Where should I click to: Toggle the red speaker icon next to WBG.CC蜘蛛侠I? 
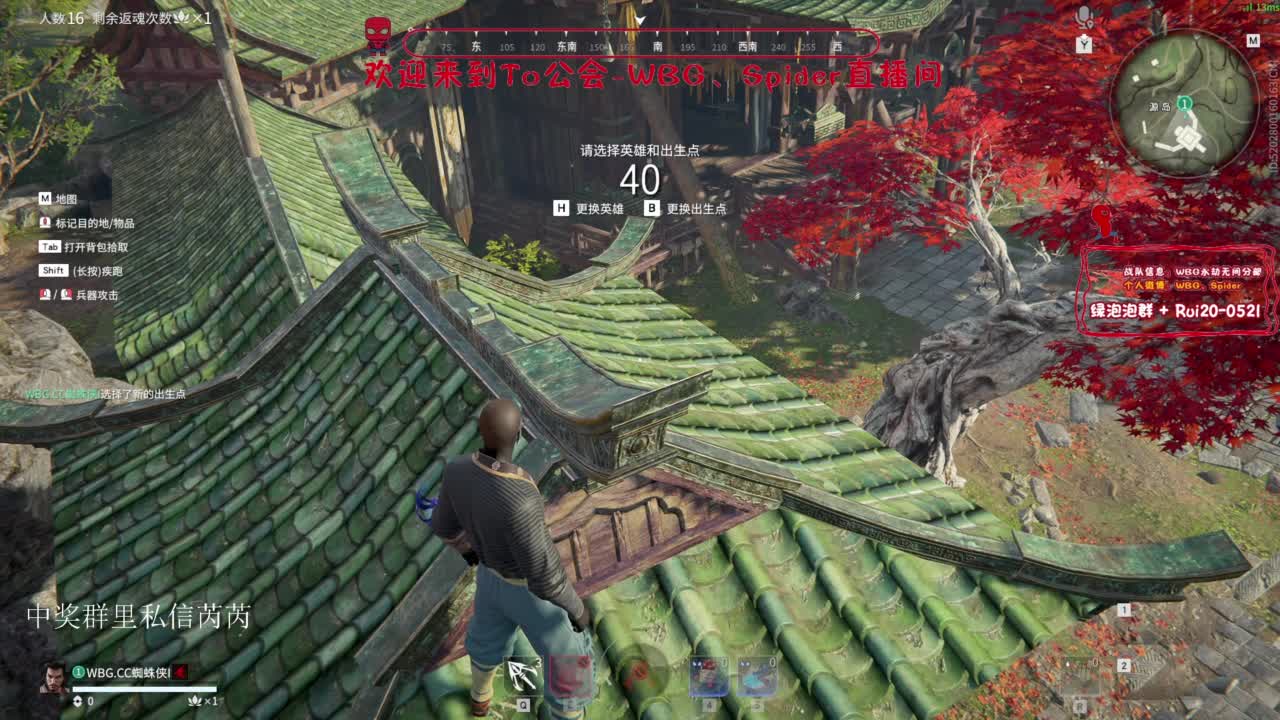tap(178, 672)
